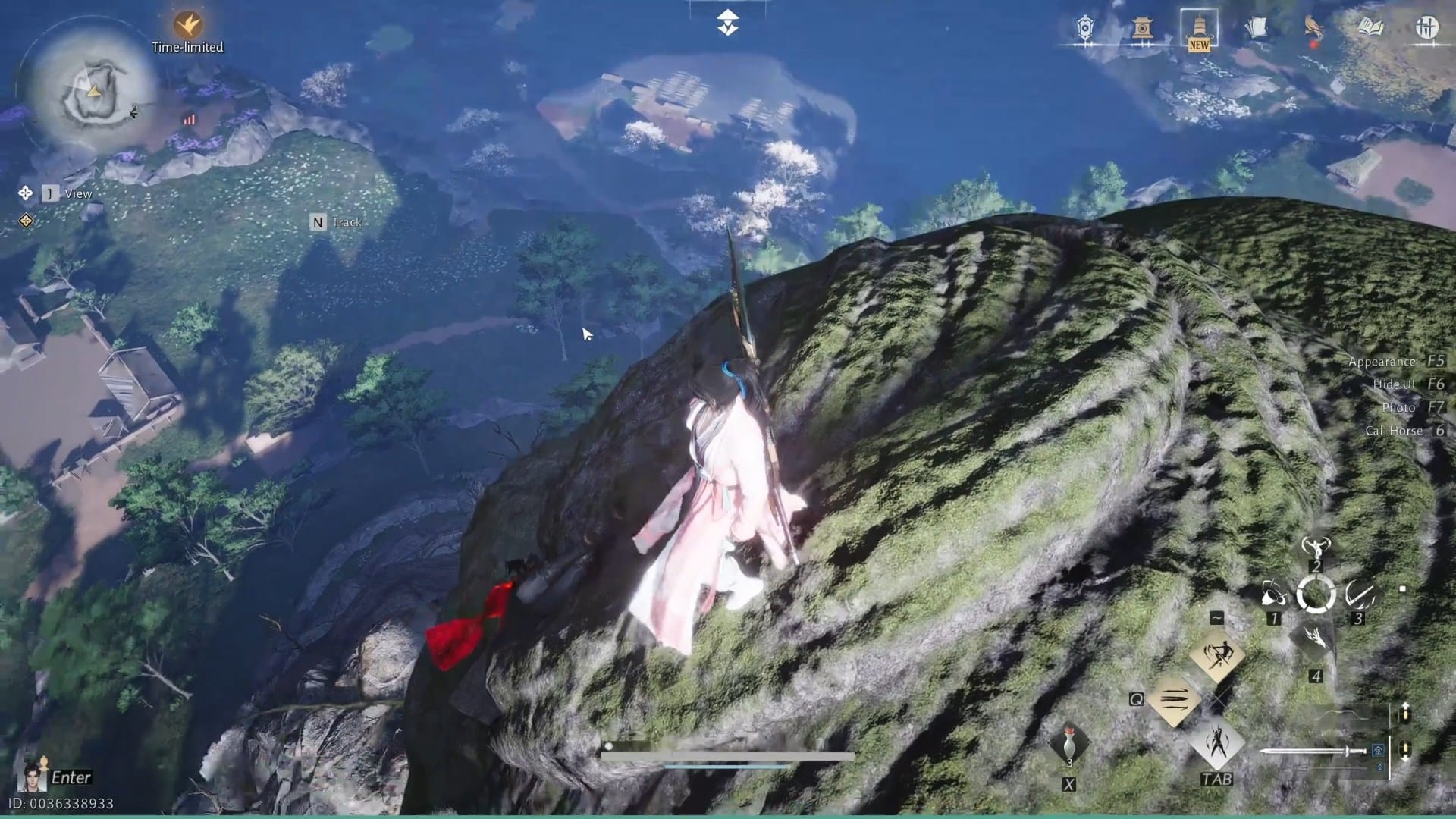This screenshot has height=819, width=1456.
Task: Toggle Hide UI with F6
Action: point(1399,384)
